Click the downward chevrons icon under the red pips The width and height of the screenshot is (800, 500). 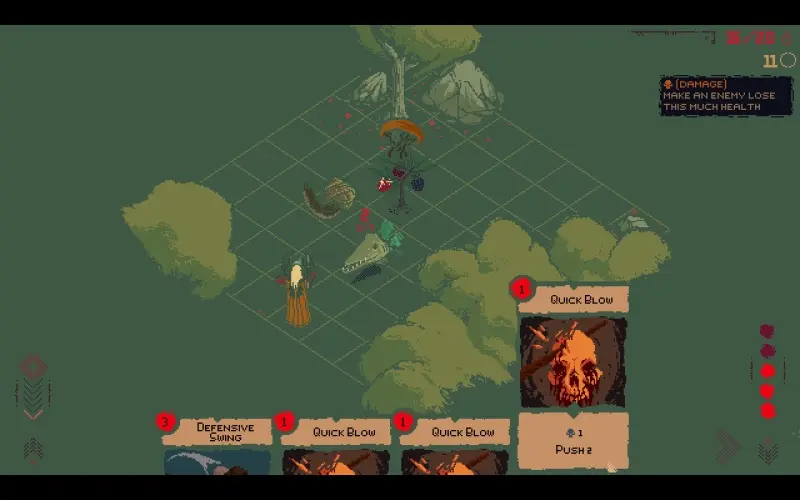[x=768, y=451]
